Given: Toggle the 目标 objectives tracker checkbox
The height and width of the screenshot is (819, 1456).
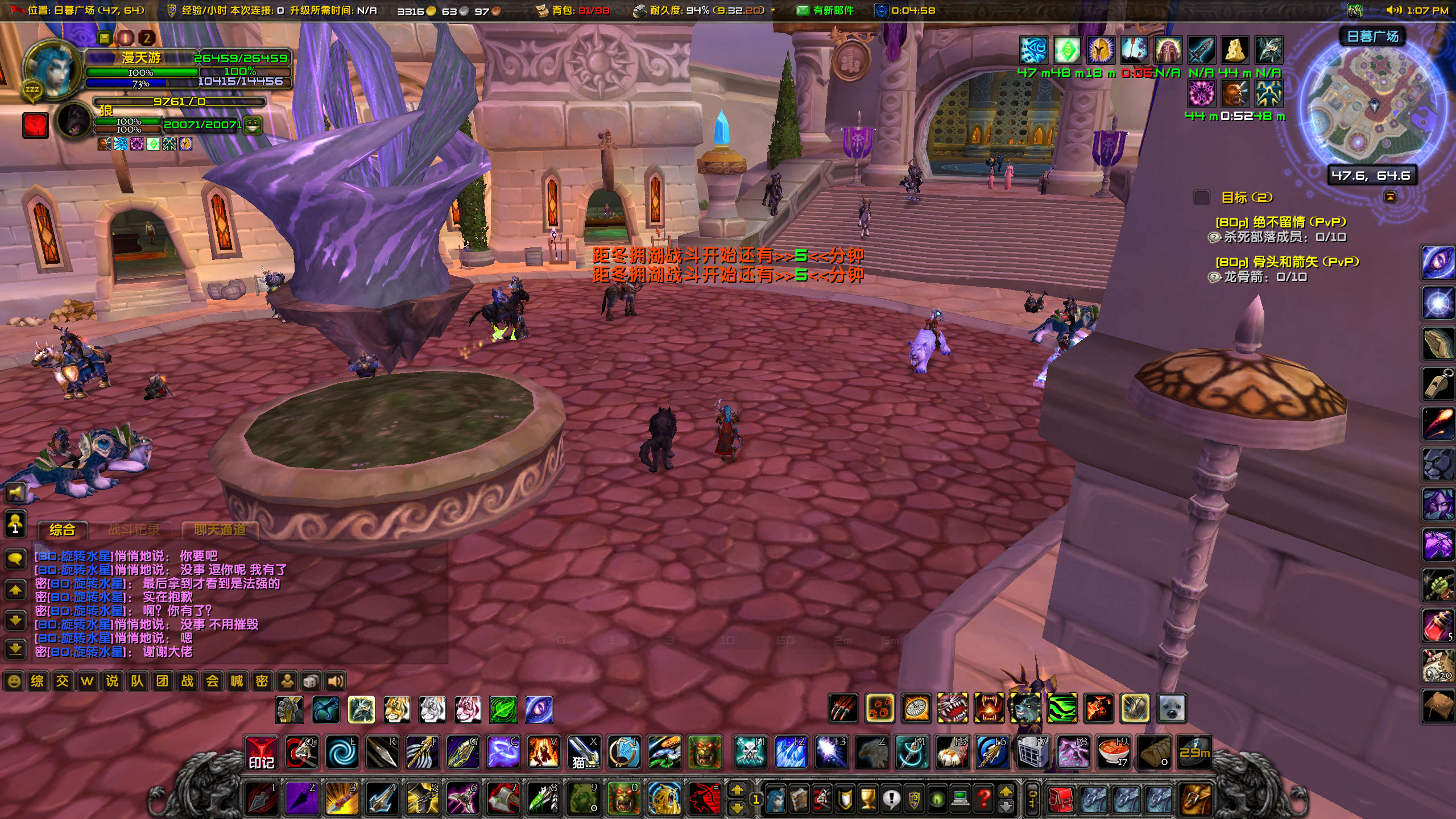Looking at the screenshot, I should tap(1202, 198).
